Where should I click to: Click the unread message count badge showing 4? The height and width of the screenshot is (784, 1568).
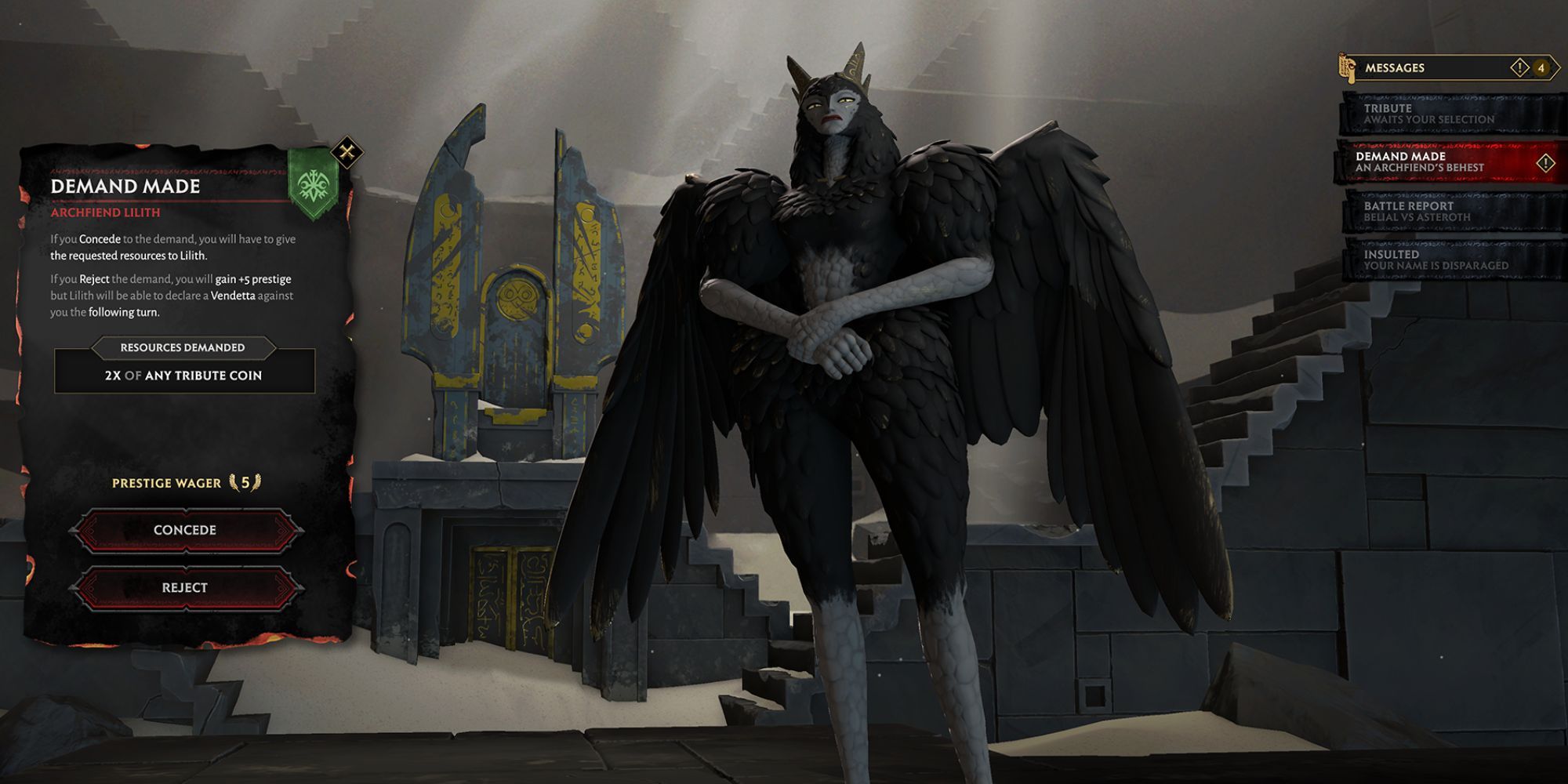pyautogui.click(x=1541, y=67)
